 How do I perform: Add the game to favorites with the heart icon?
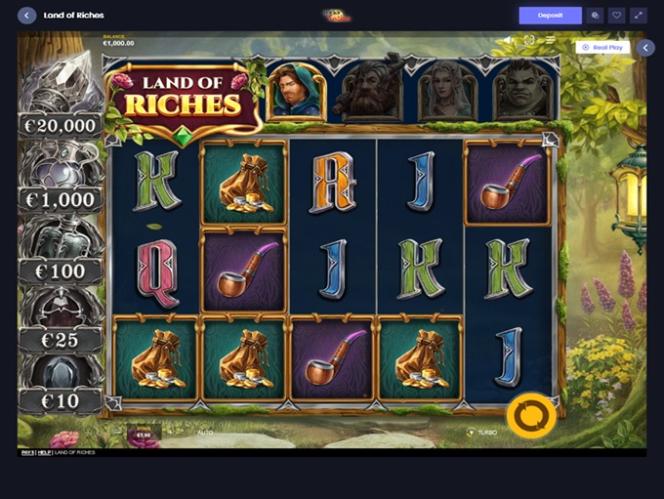pos(618,16)
